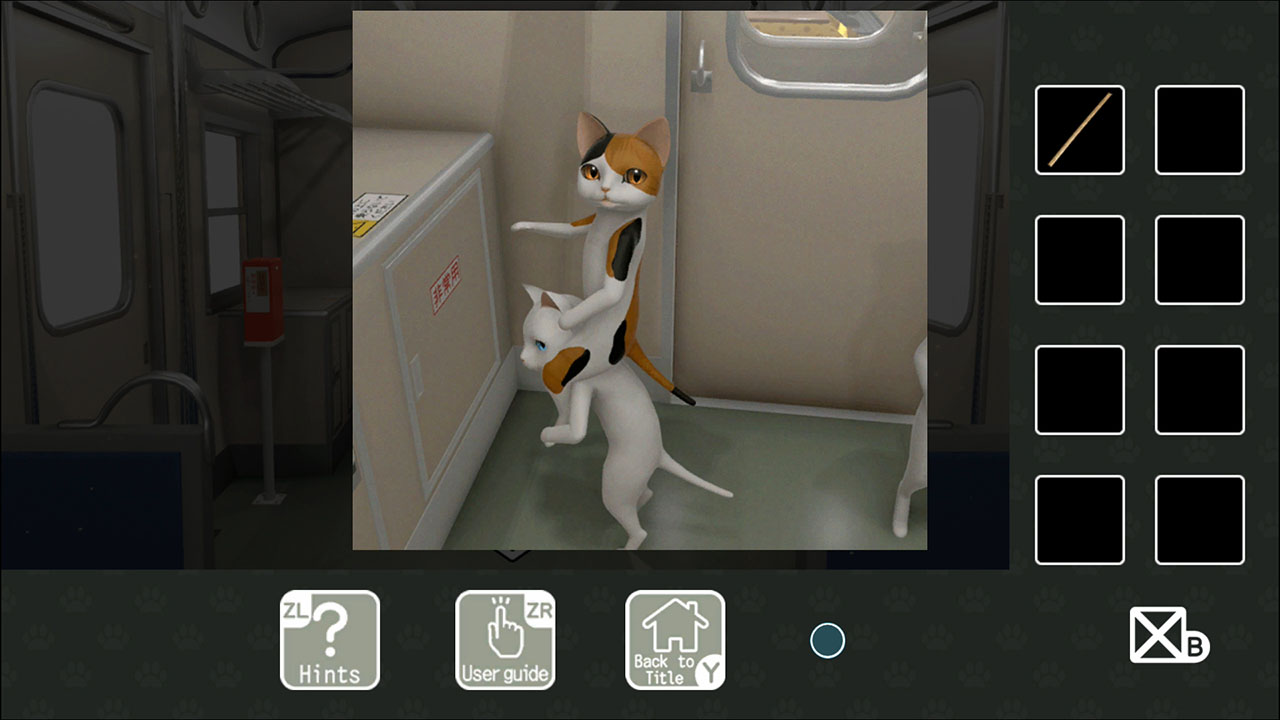
Task: Open the Hints panel with the question mark icon
Action: (x=330, y=640)
